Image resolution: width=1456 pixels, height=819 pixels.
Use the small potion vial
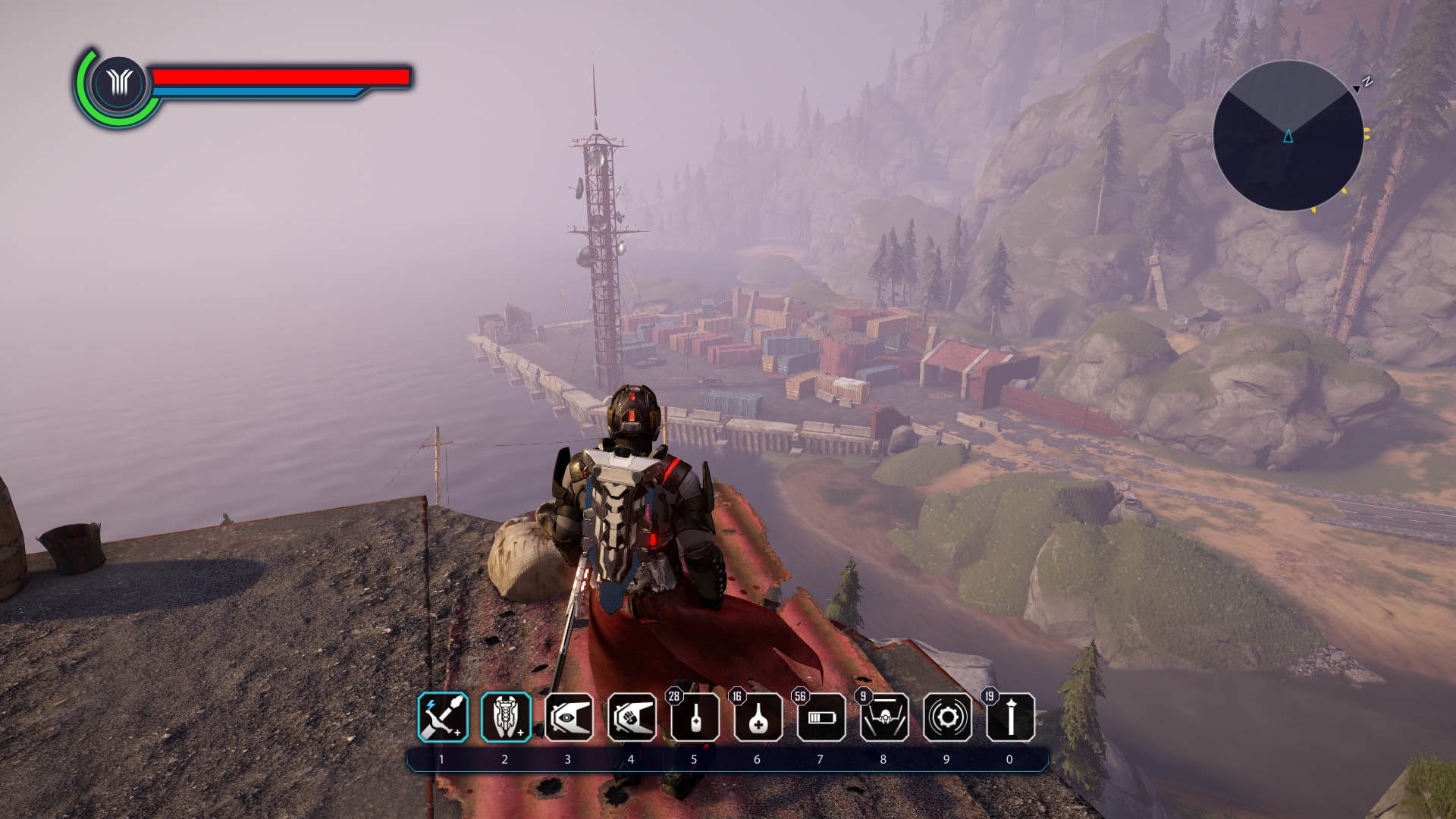tap(695, 717)
